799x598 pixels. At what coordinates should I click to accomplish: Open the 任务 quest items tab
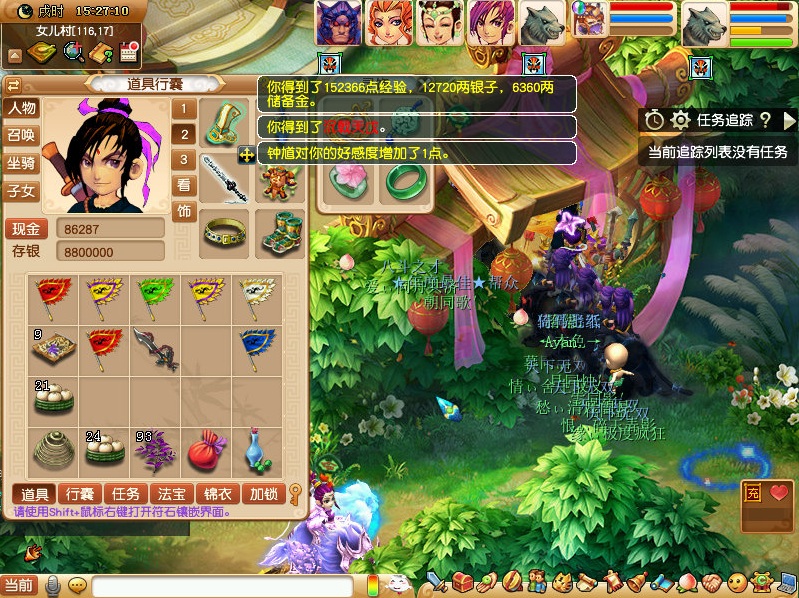[x=125, y=493]
